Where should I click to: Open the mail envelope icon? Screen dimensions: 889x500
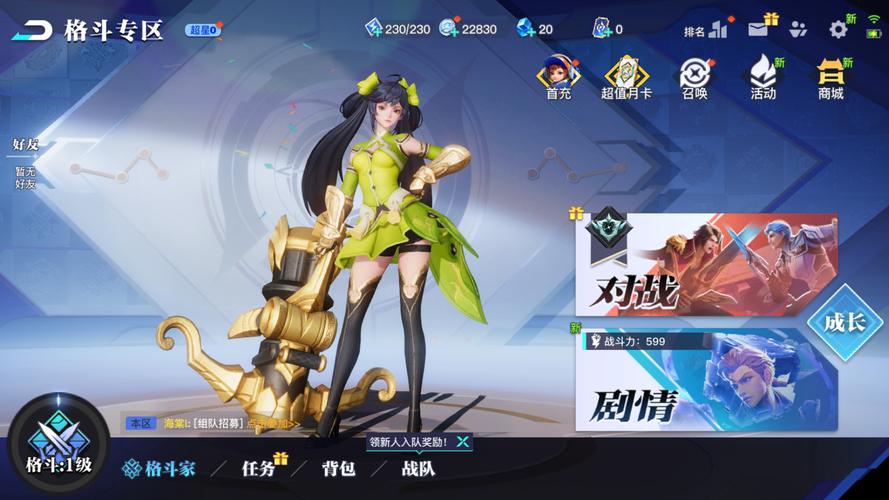click(x=759, y=30)
